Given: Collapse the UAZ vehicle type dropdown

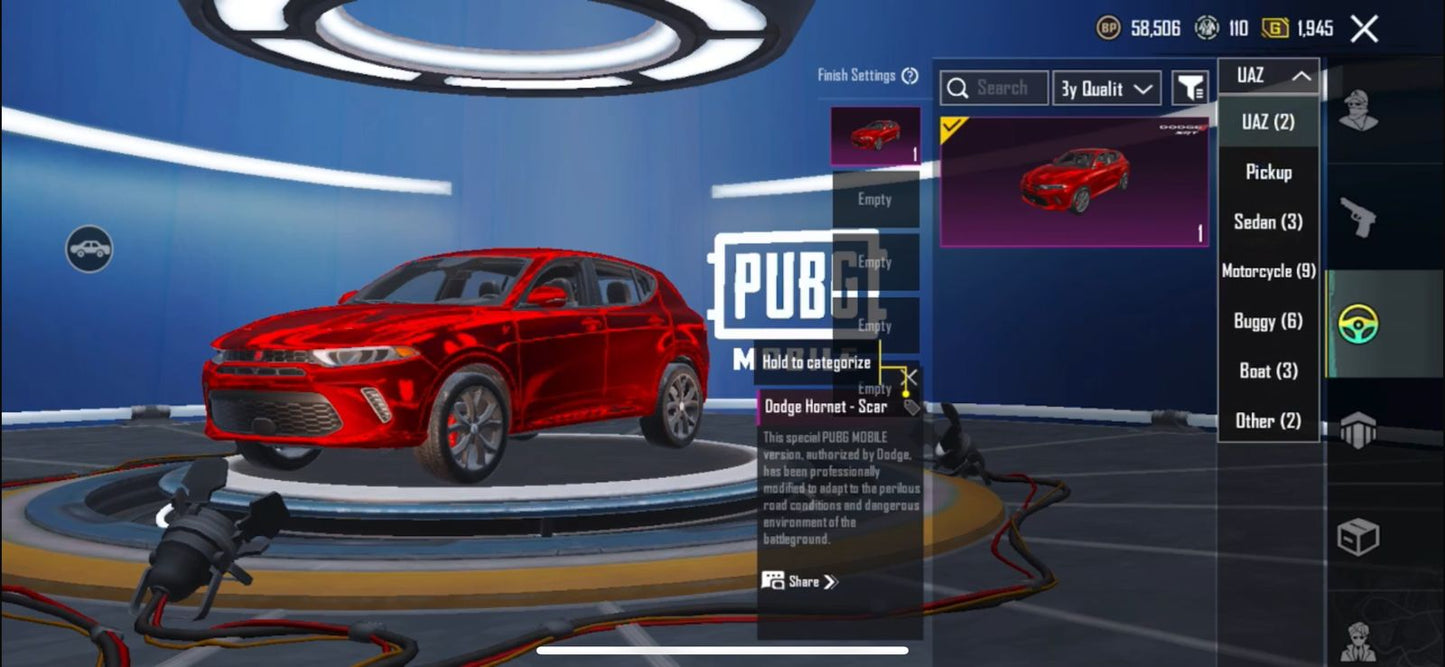Looking at the screenshot, I should click(x=1268, y=76).
